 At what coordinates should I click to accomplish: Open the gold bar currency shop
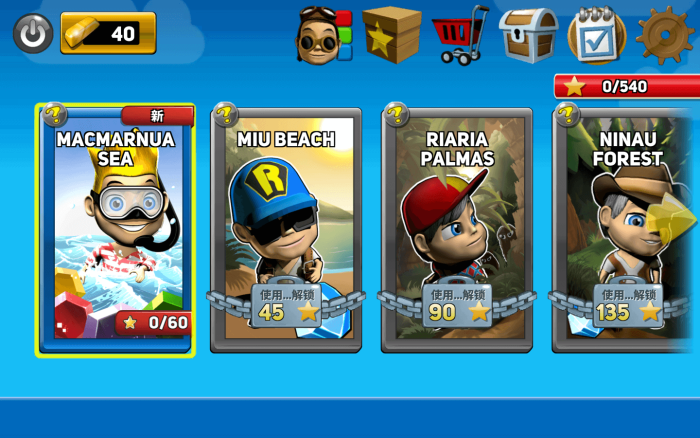click(108, 33)
